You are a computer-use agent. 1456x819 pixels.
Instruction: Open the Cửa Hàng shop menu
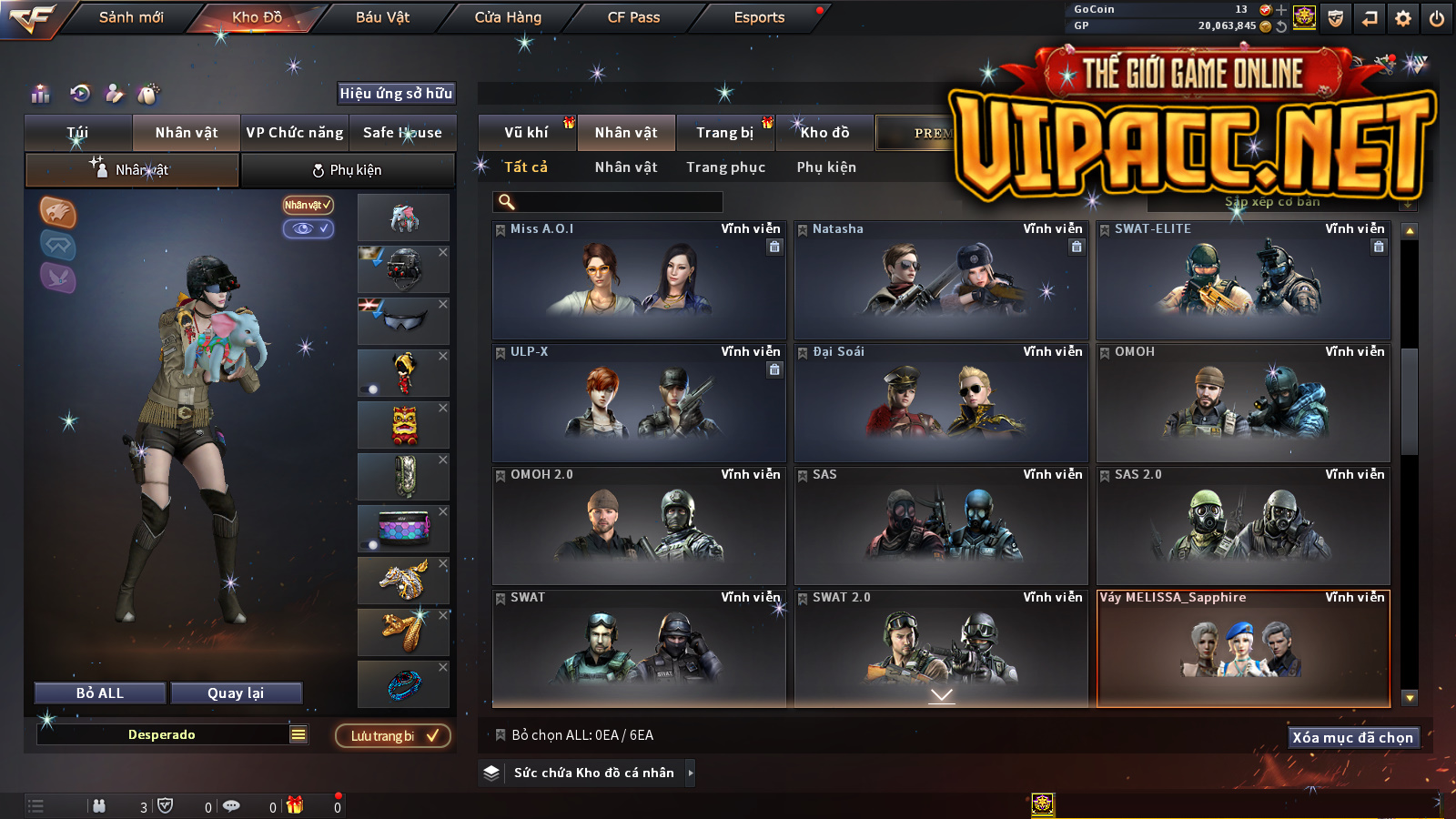pos(508,17)
